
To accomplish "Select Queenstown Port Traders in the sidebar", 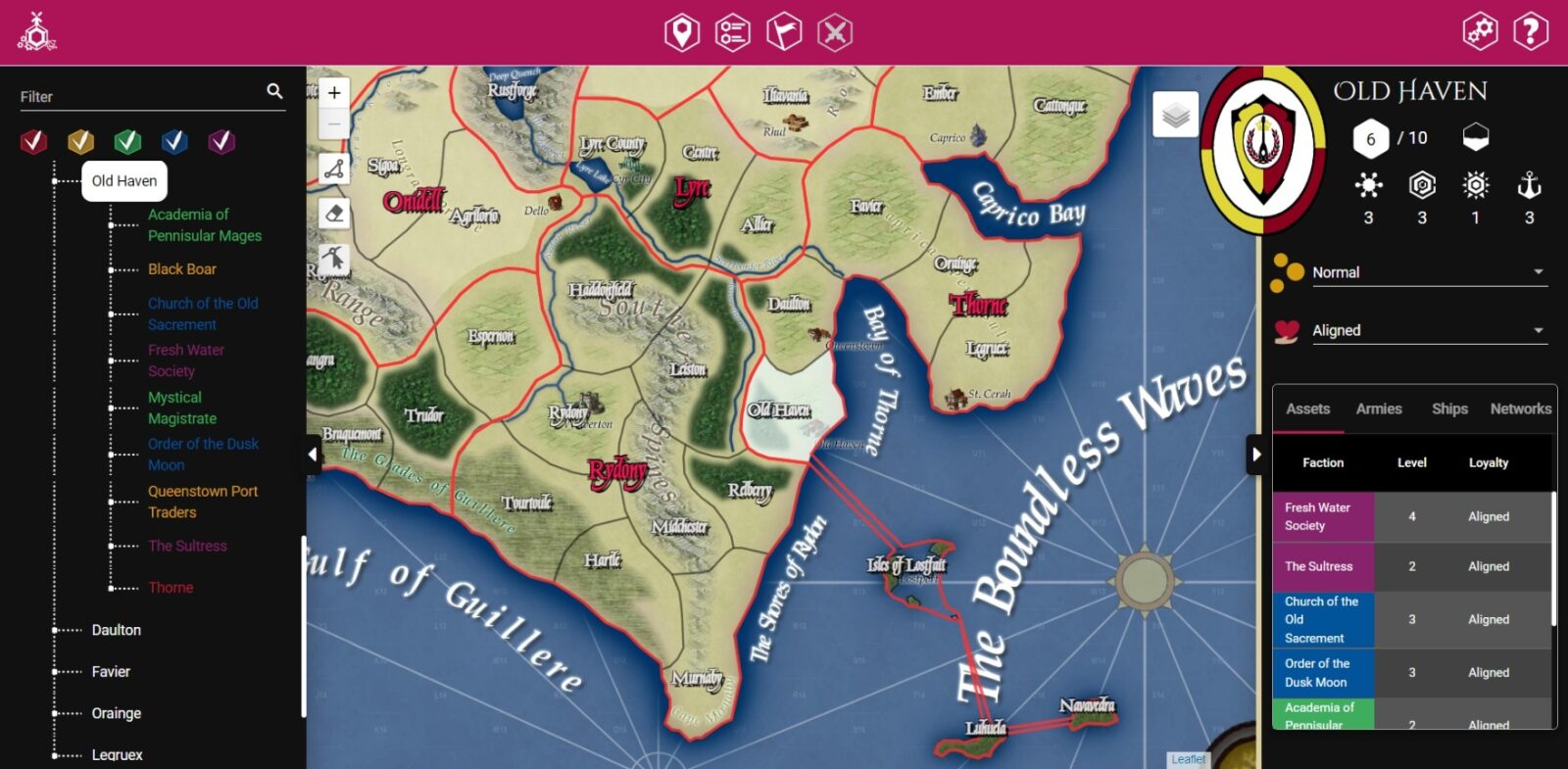I will pyautogui.click(x=202, y=502).
